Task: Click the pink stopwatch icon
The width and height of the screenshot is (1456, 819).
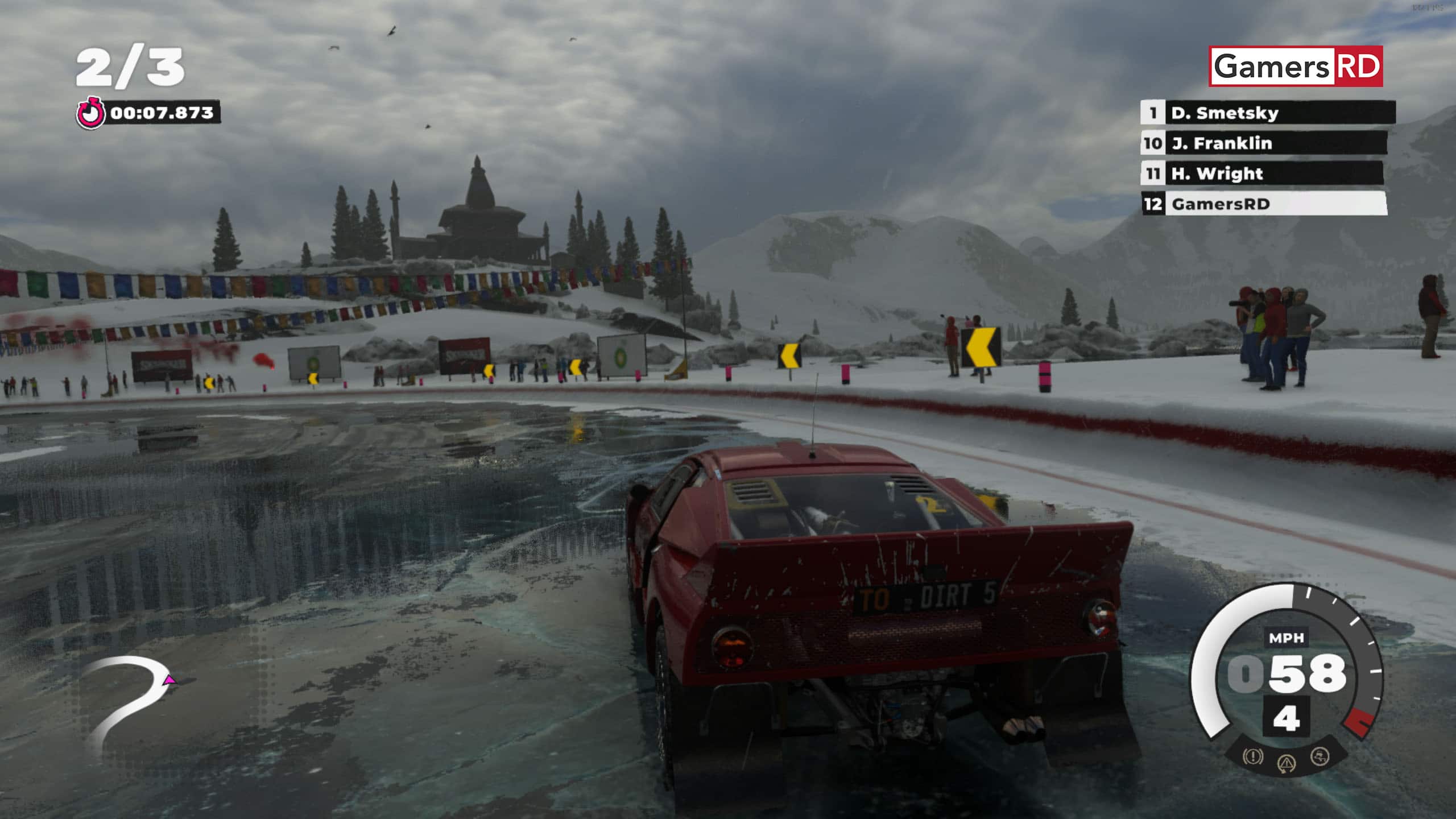Action: click(x=90, y=113)
